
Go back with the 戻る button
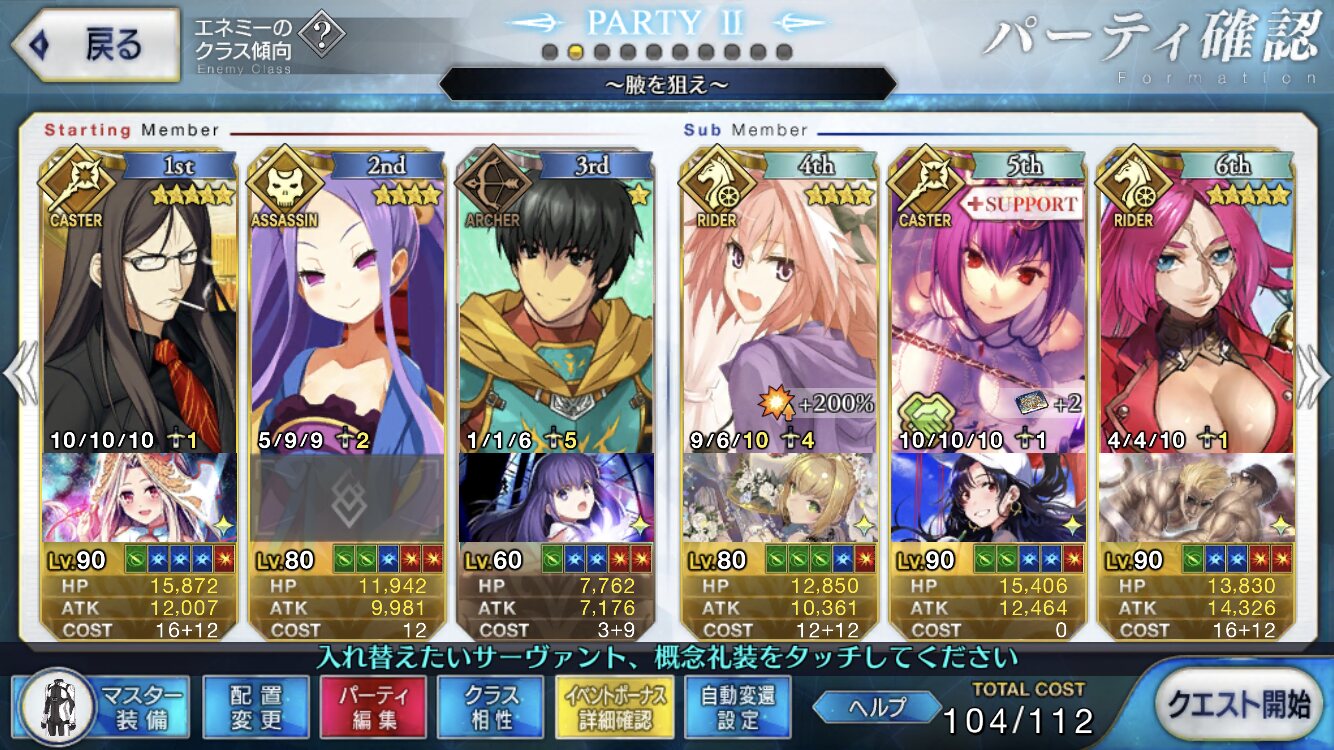[97, 45]
